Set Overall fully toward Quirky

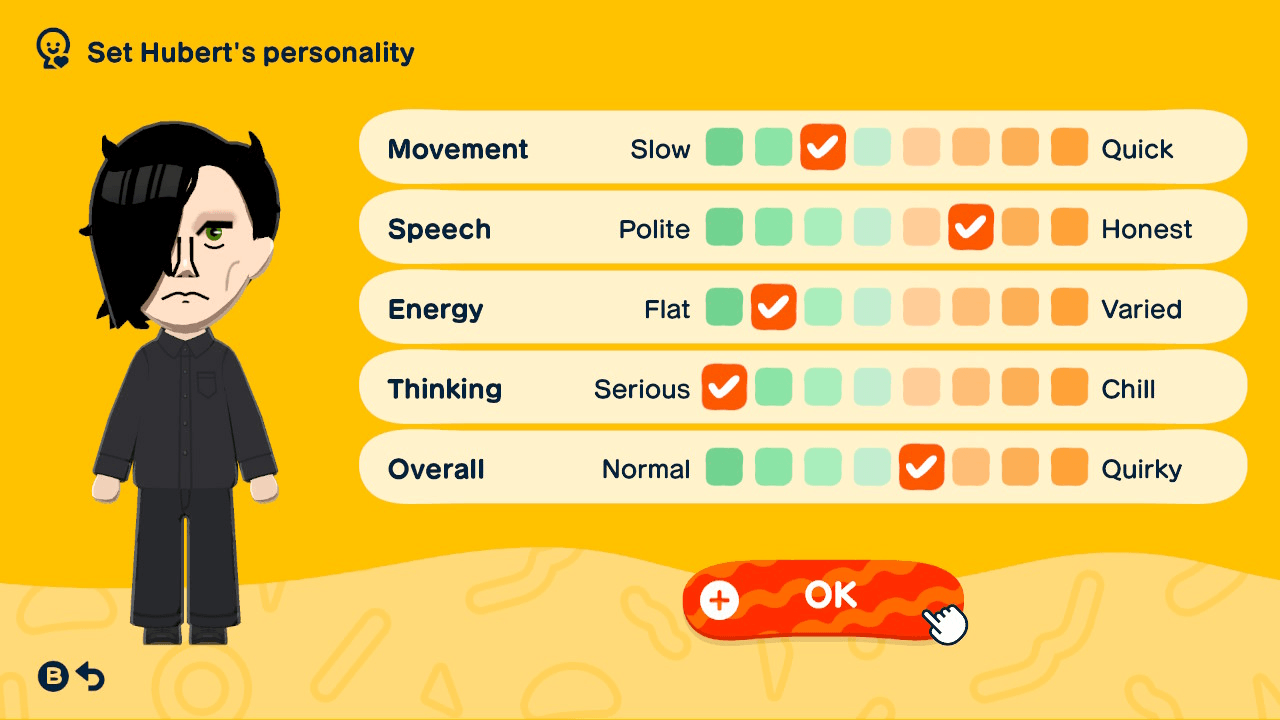(1069, 467)
